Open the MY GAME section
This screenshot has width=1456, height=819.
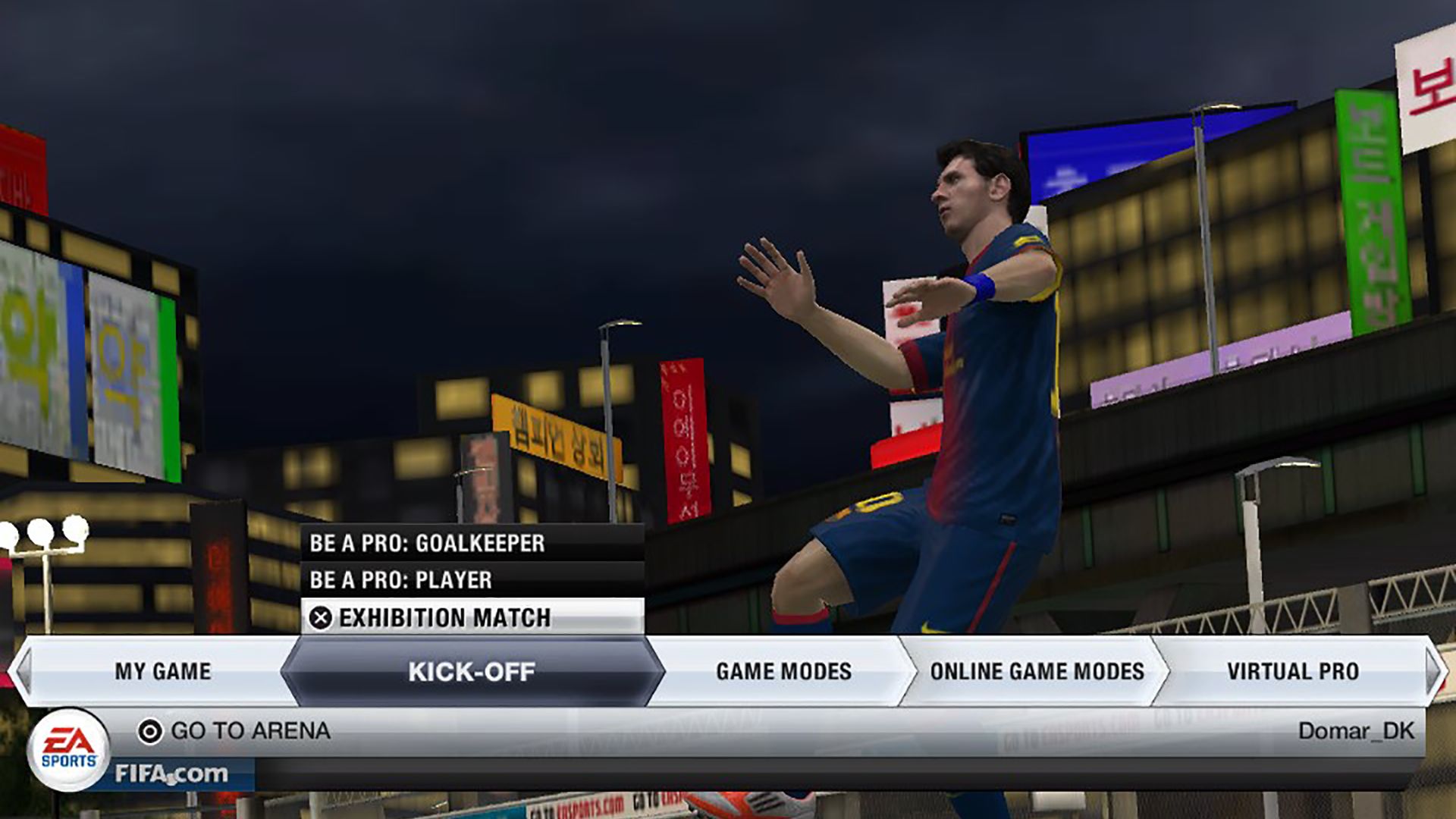pyautogui.click(x=162, y=671)
